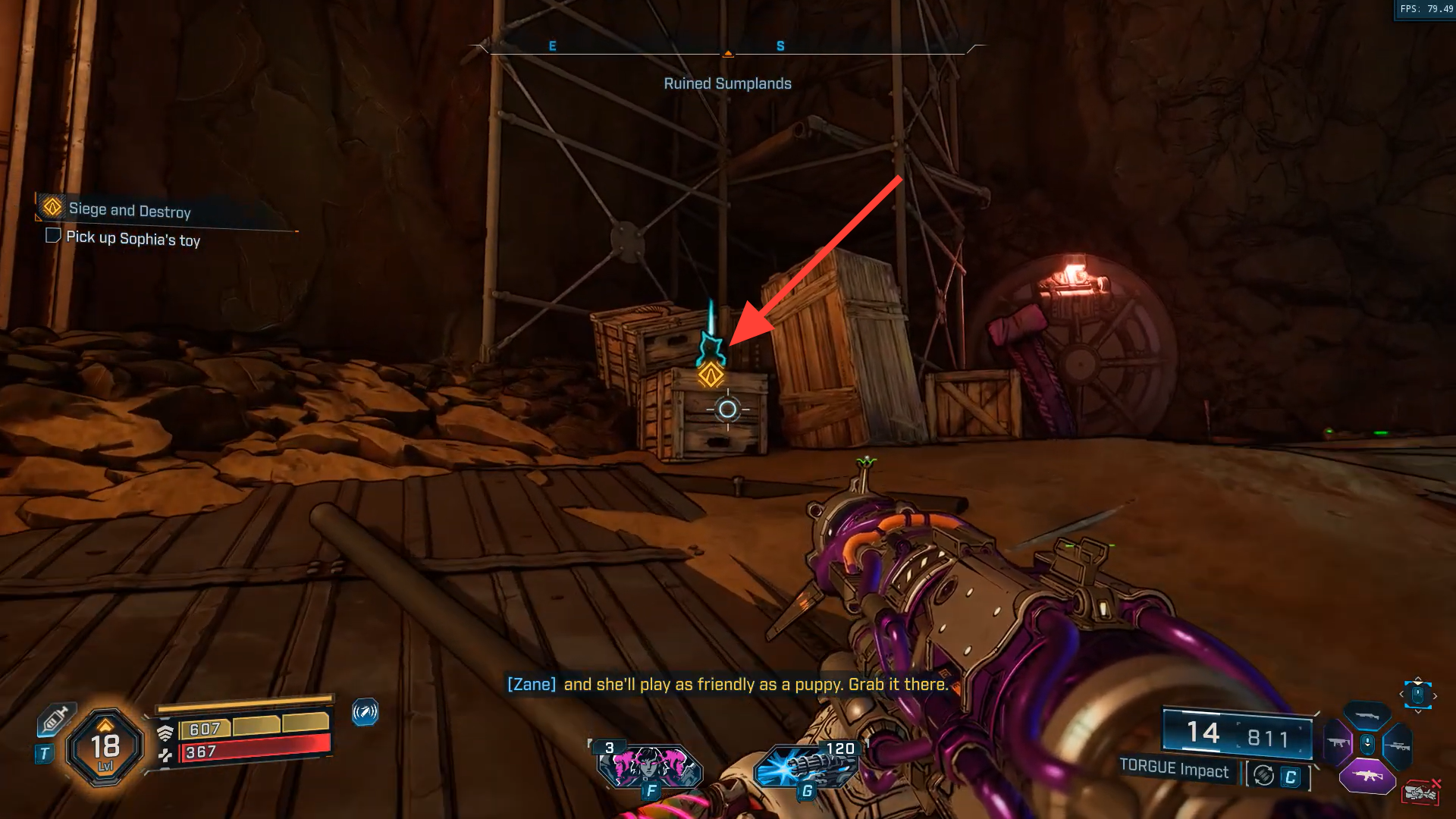Viewport: 1456px width, 819px height.
Task: Activate the pink-haired action skill icon
Action: (x=650, y=766)
